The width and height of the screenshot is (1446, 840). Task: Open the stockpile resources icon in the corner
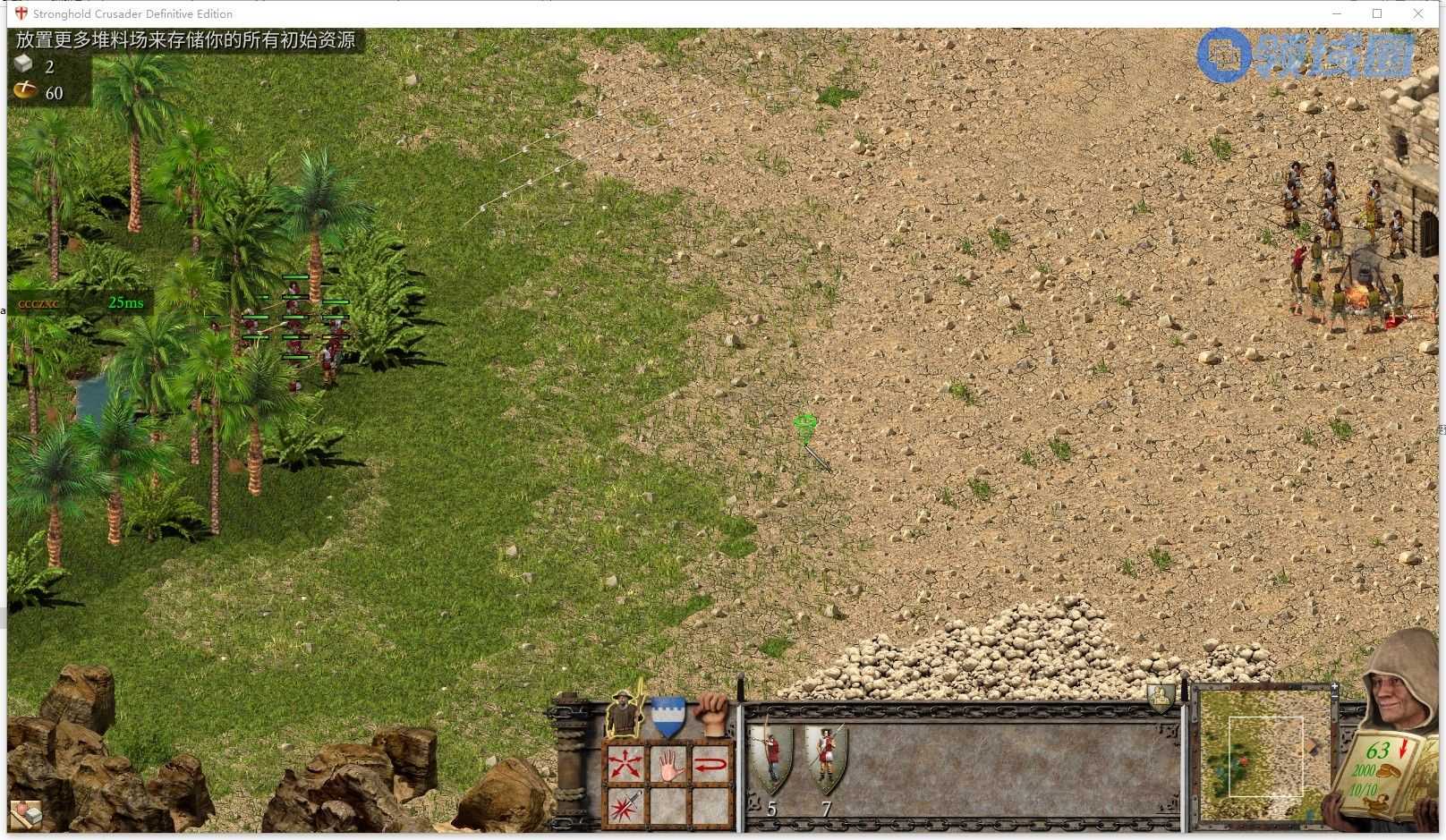click(x=25, y=814)
